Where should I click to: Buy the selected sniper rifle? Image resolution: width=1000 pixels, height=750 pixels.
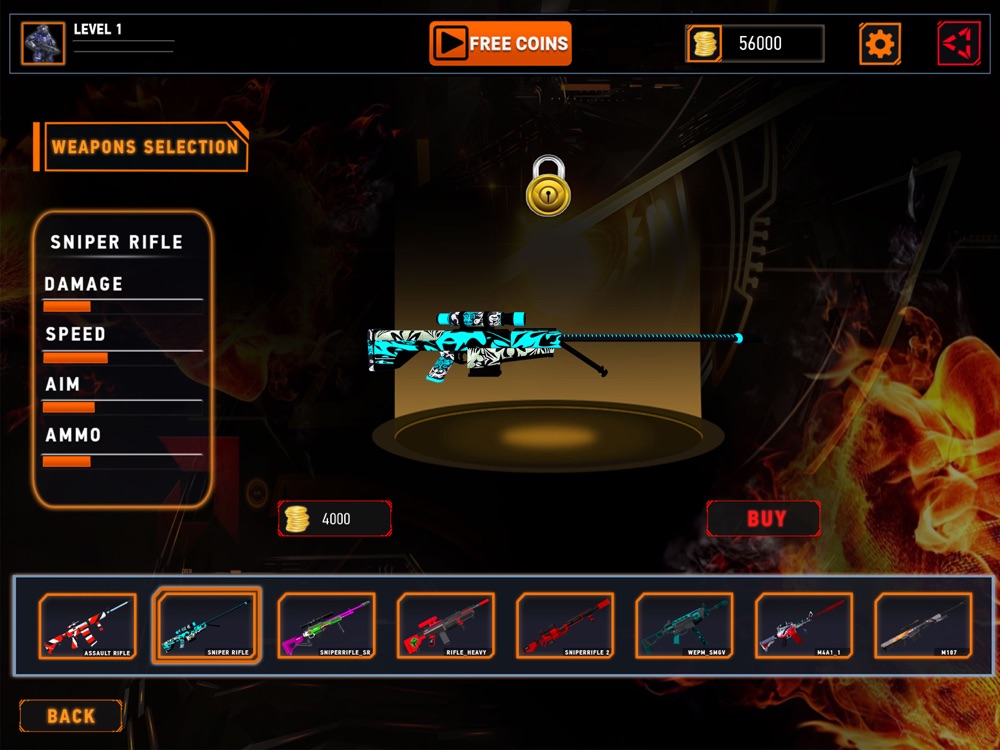(764, 519)
